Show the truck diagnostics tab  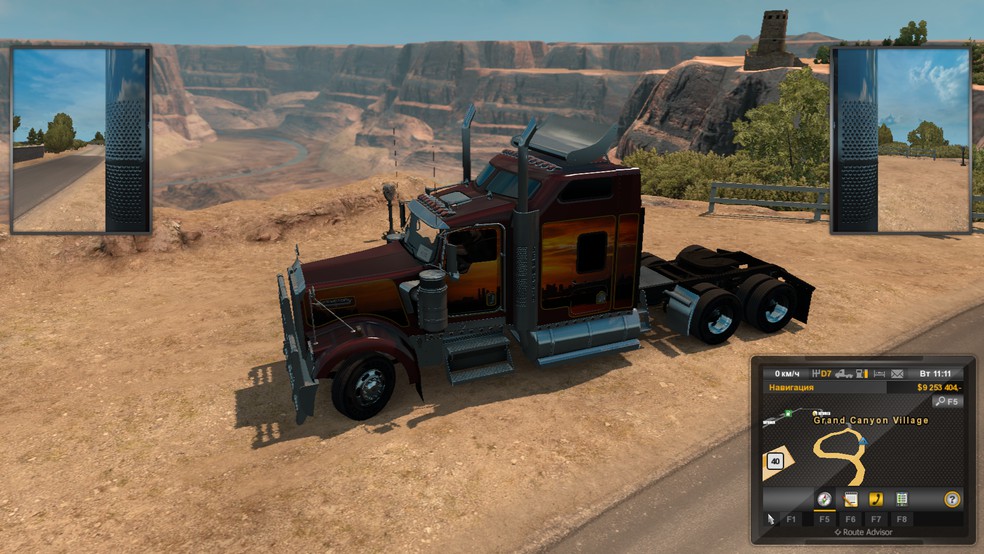[902, 499]
